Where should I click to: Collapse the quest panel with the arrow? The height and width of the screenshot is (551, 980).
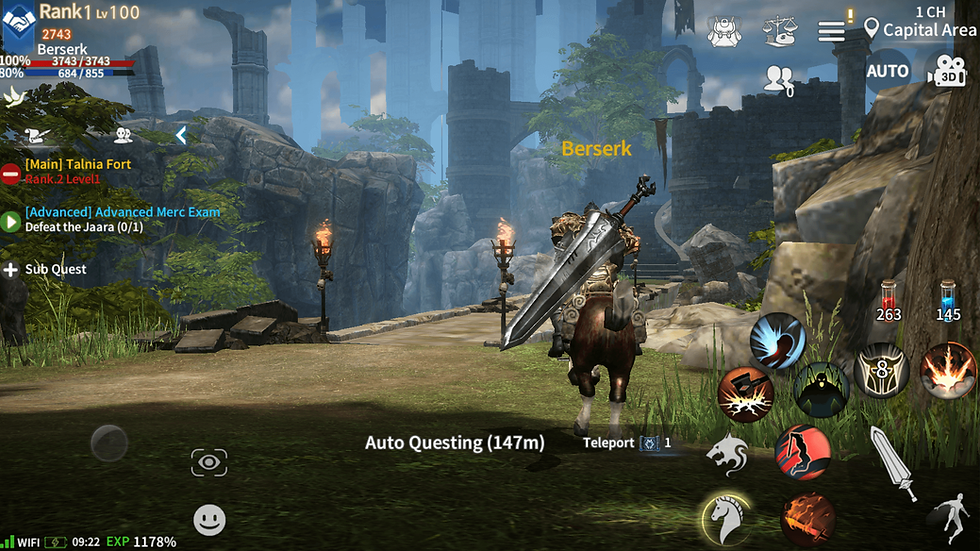tap(181, 135)
